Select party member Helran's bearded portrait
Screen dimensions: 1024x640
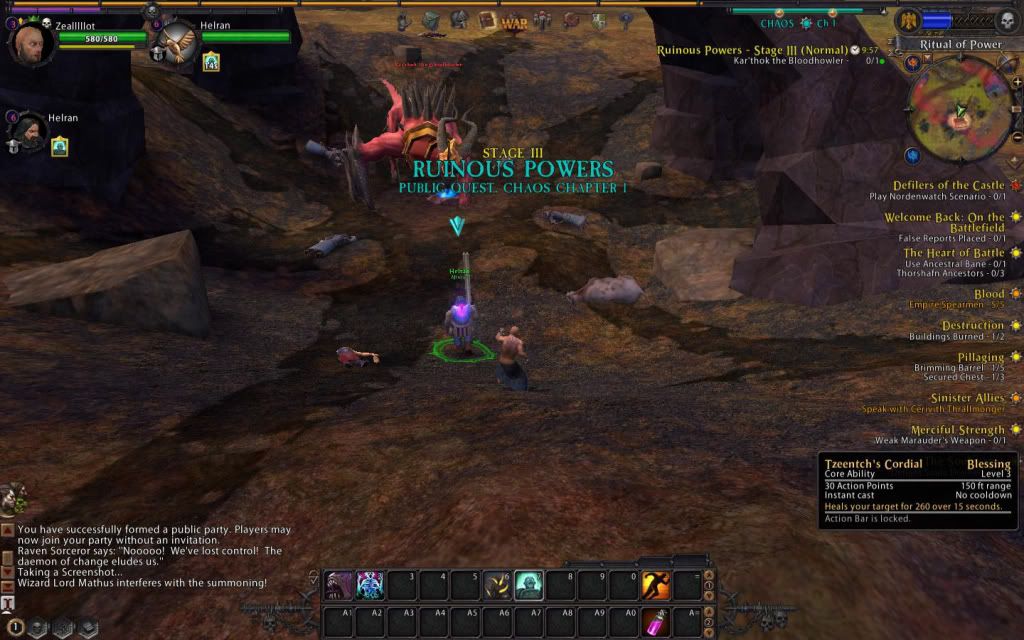[x=31, y=131]
